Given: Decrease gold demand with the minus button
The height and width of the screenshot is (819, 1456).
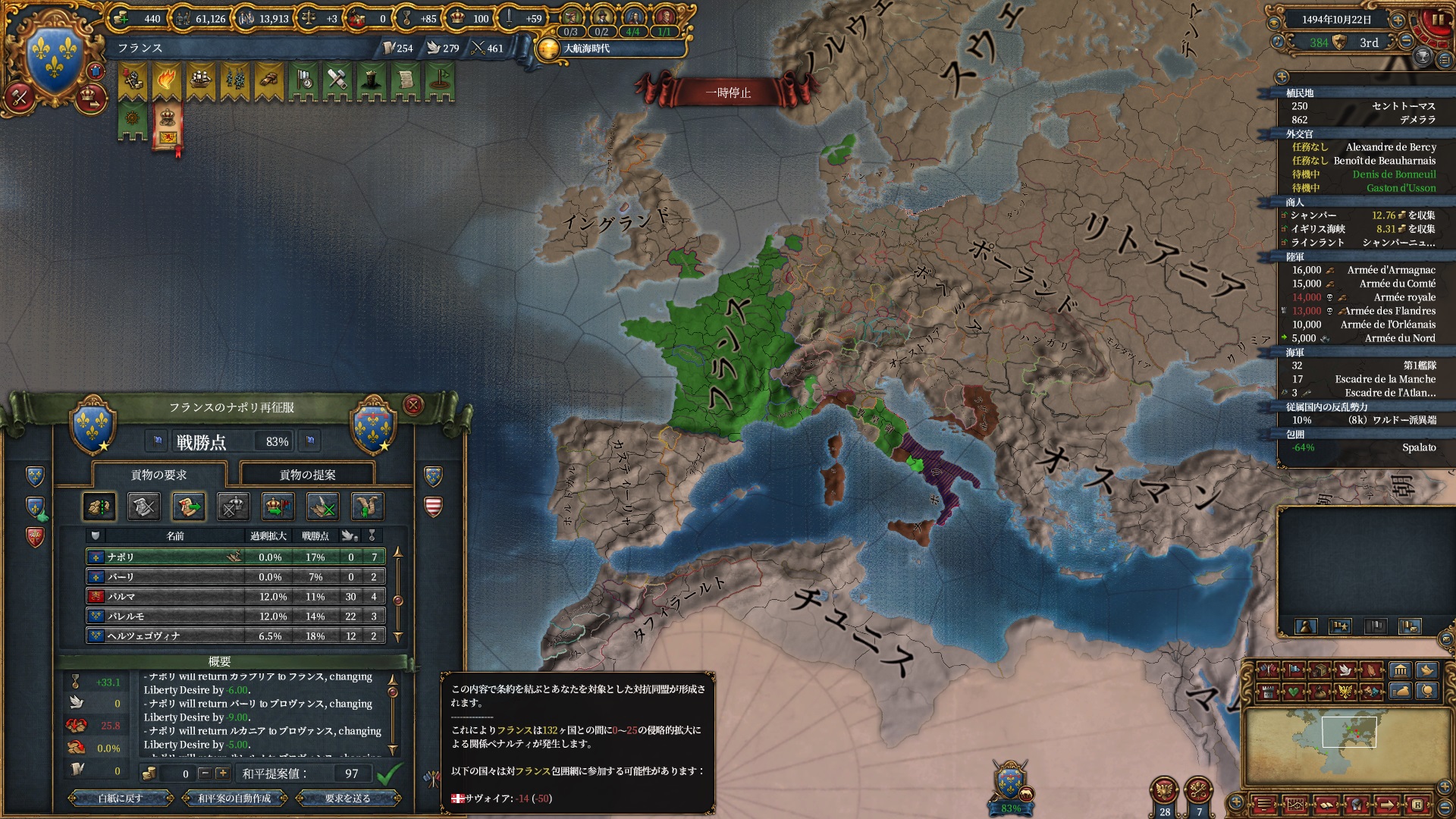Looking at the screenshot, I should click(x=205, y=773).
